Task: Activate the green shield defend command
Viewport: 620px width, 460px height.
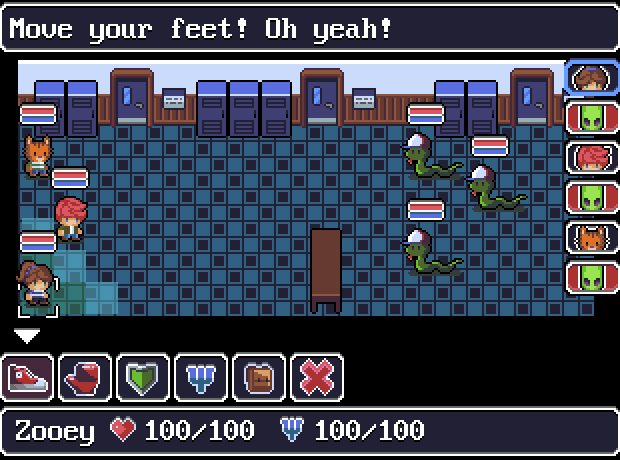Action: pyautogui.click(x=143, y=377)
